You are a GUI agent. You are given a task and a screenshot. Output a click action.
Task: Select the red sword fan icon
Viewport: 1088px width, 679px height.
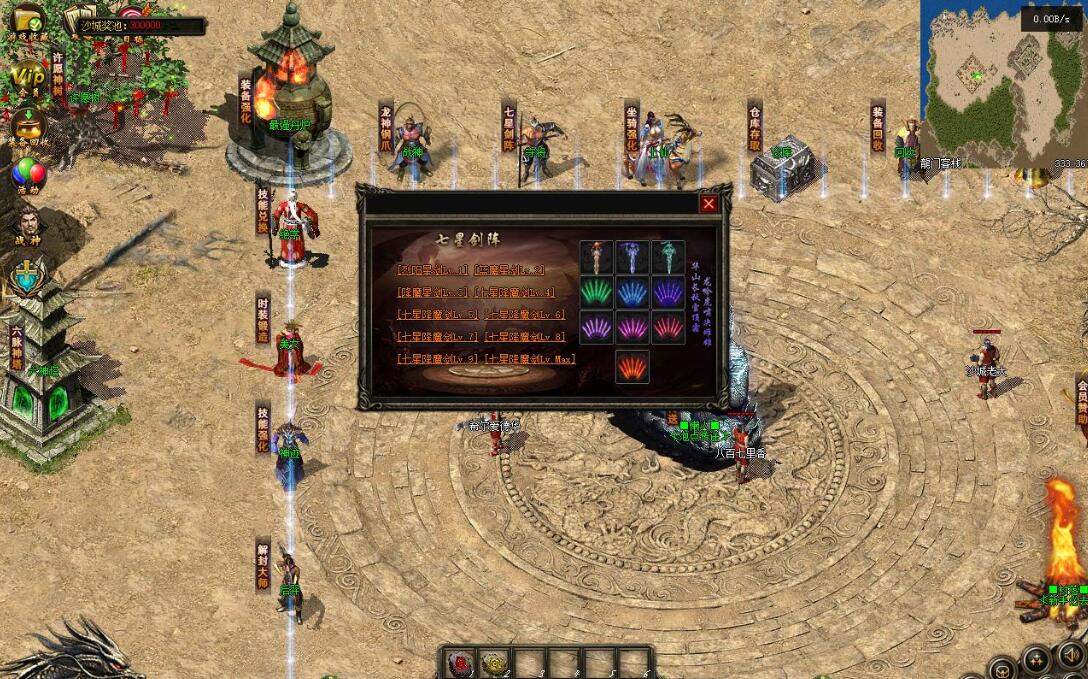[668, 327]
